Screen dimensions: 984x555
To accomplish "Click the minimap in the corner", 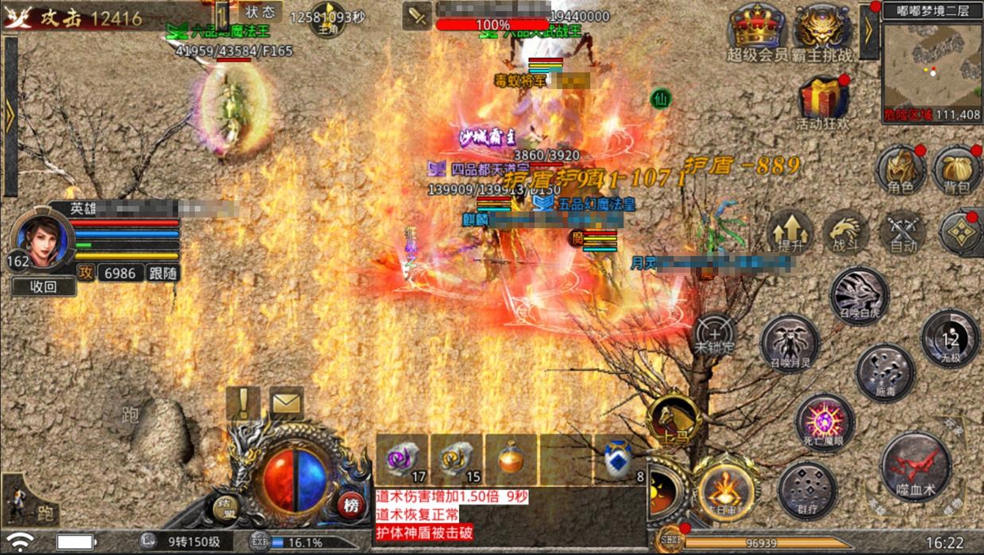I will [x=931, y=61].
